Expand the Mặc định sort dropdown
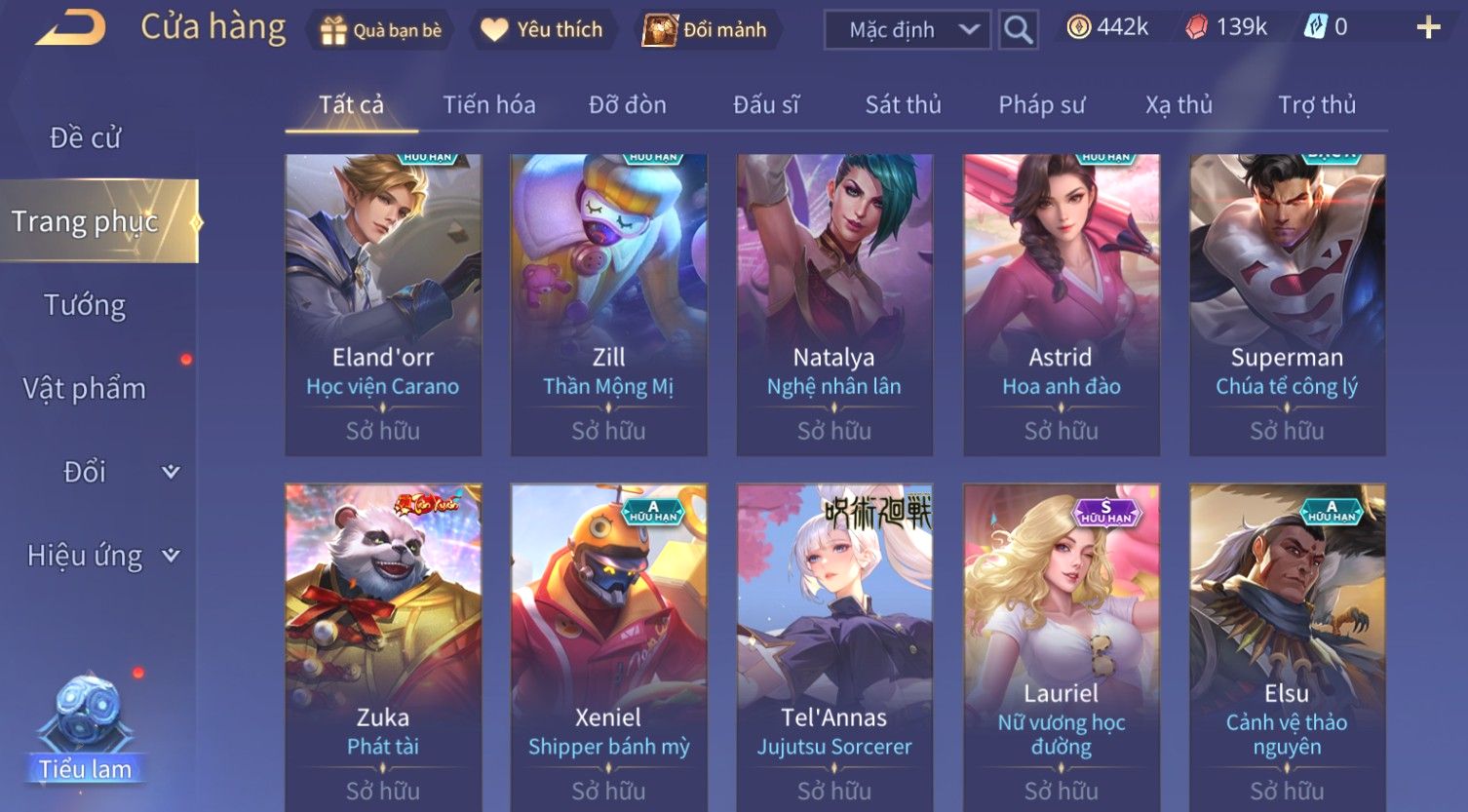 pos(907,30)
